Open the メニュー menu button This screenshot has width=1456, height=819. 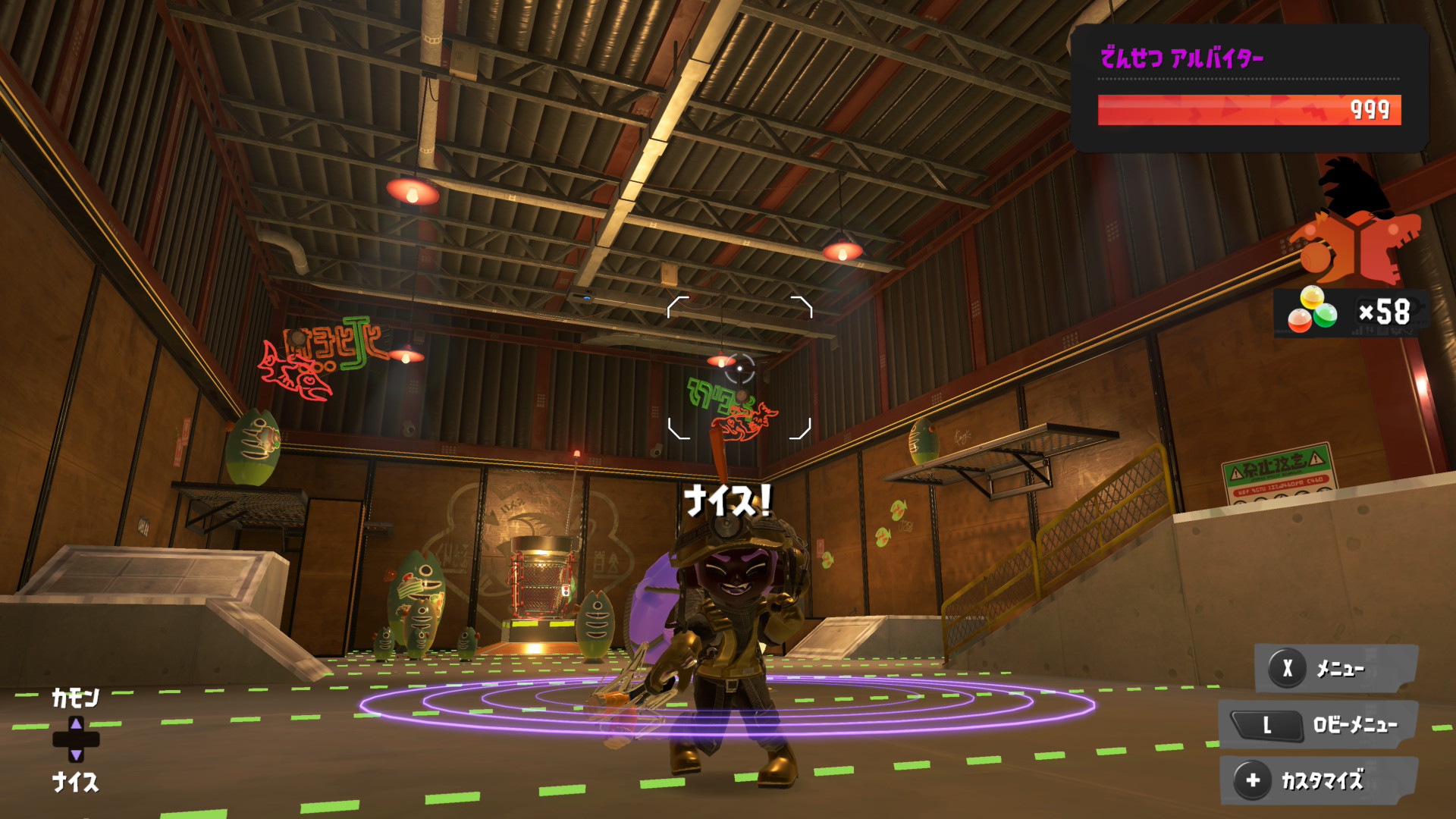coord(1336,669)
